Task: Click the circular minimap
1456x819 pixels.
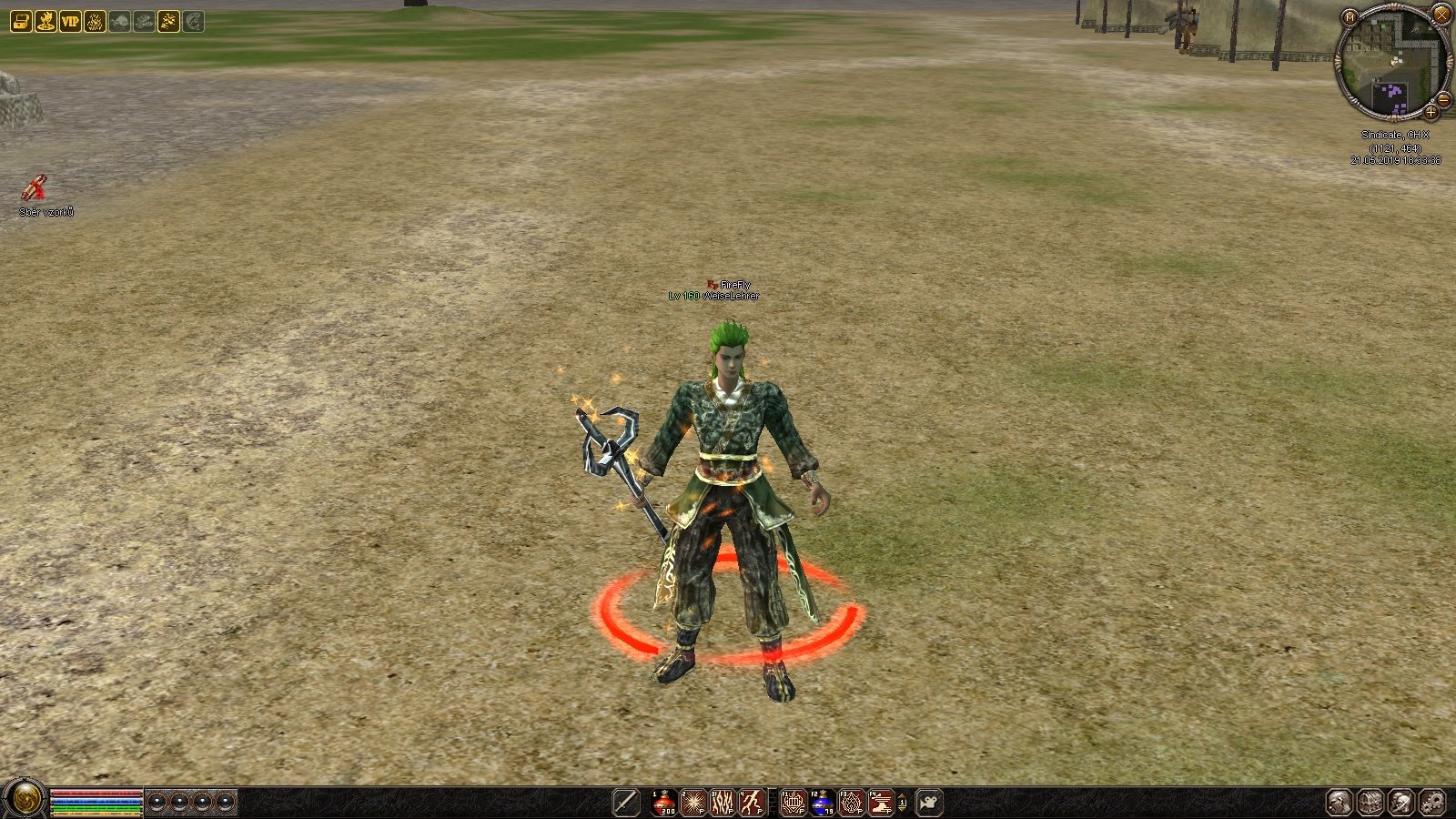Action: click(1390, 64)
